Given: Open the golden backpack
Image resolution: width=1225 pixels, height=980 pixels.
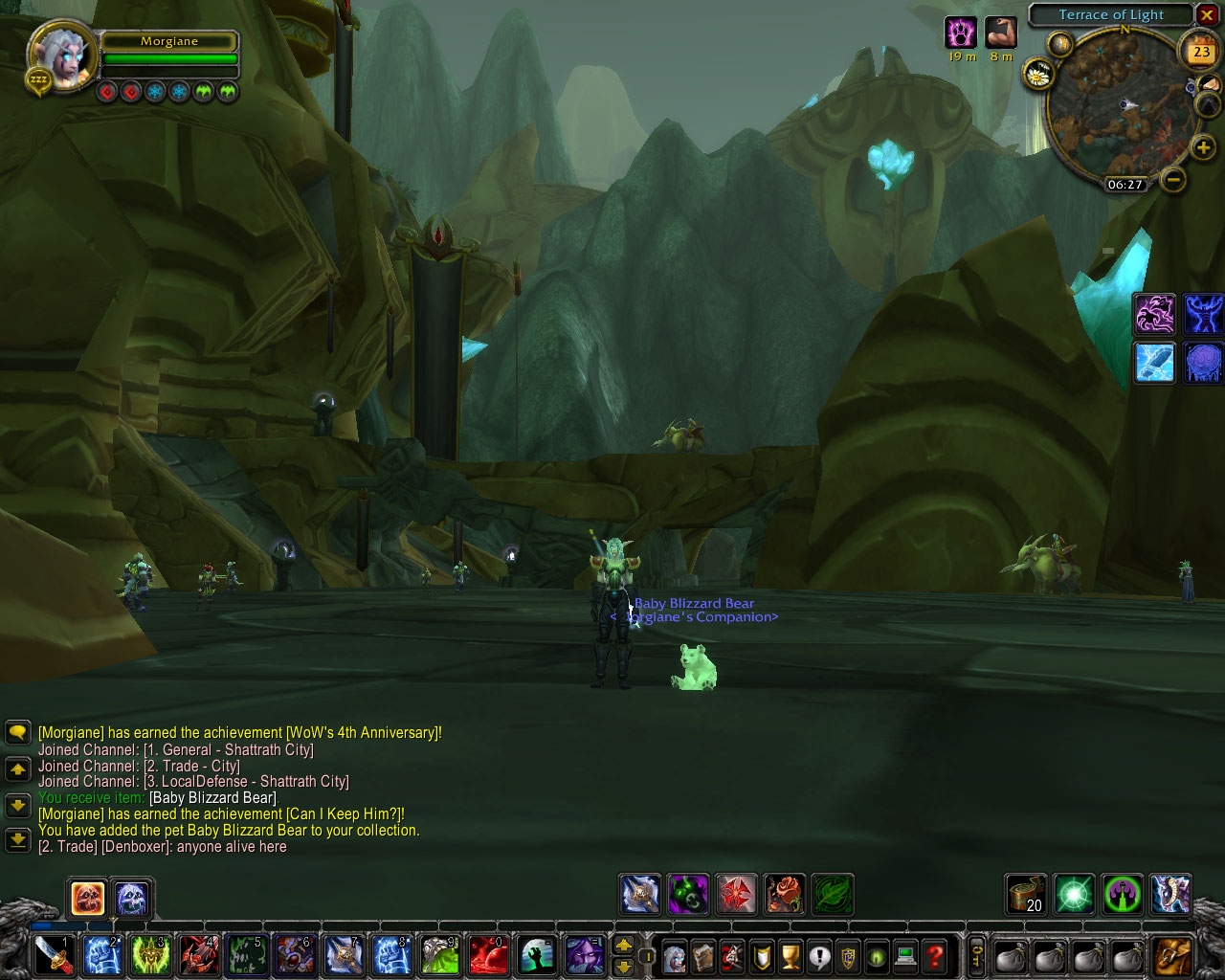Looking at the screenshot, I should click(x=1173, y=956).
